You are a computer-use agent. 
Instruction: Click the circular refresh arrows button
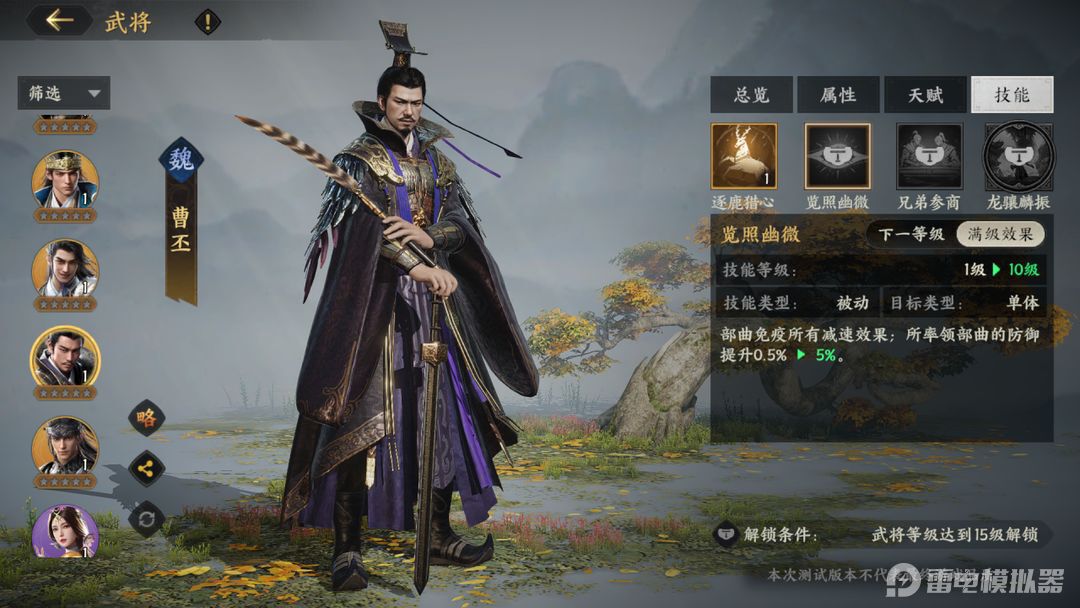click(147, 518)
